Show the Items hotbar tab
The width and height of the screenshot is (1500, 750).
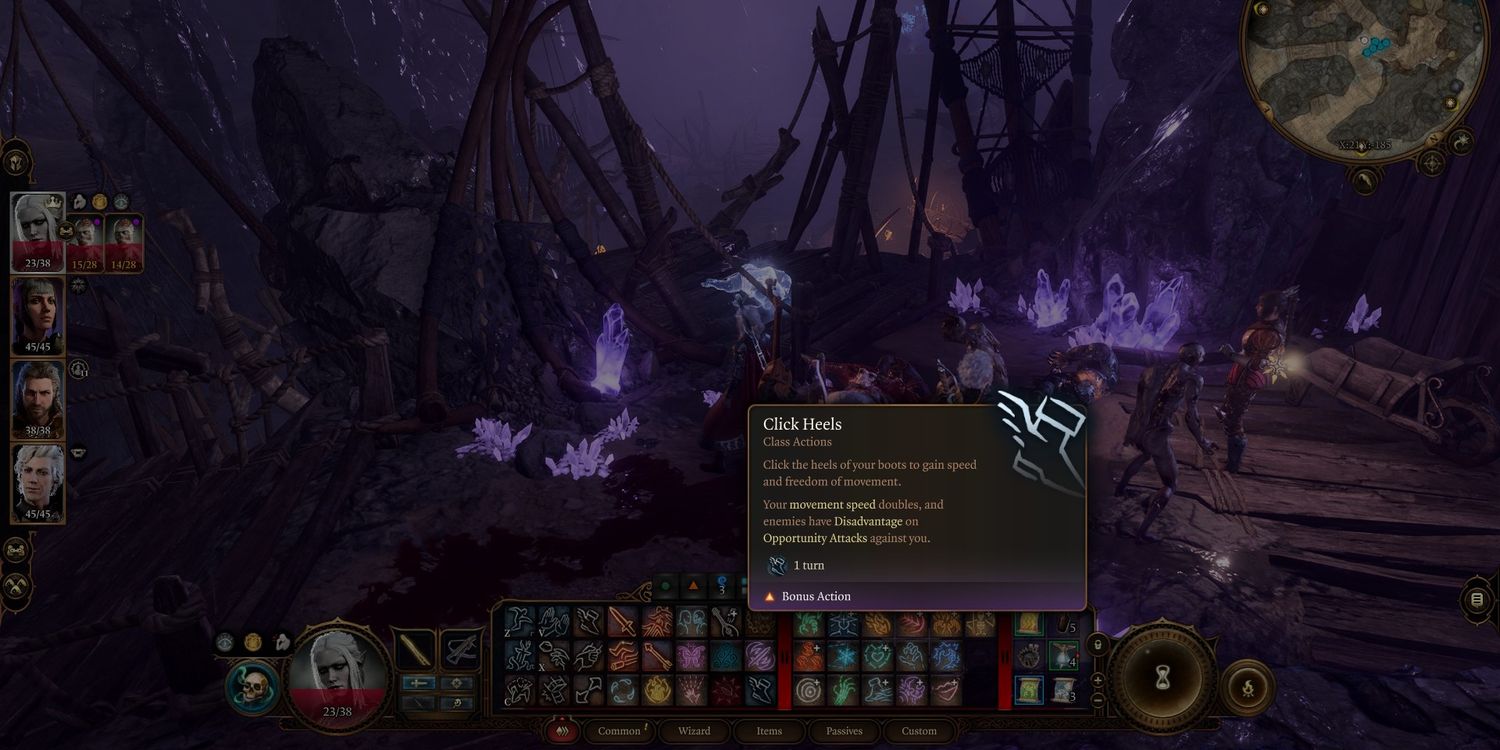tap(769, 731)
